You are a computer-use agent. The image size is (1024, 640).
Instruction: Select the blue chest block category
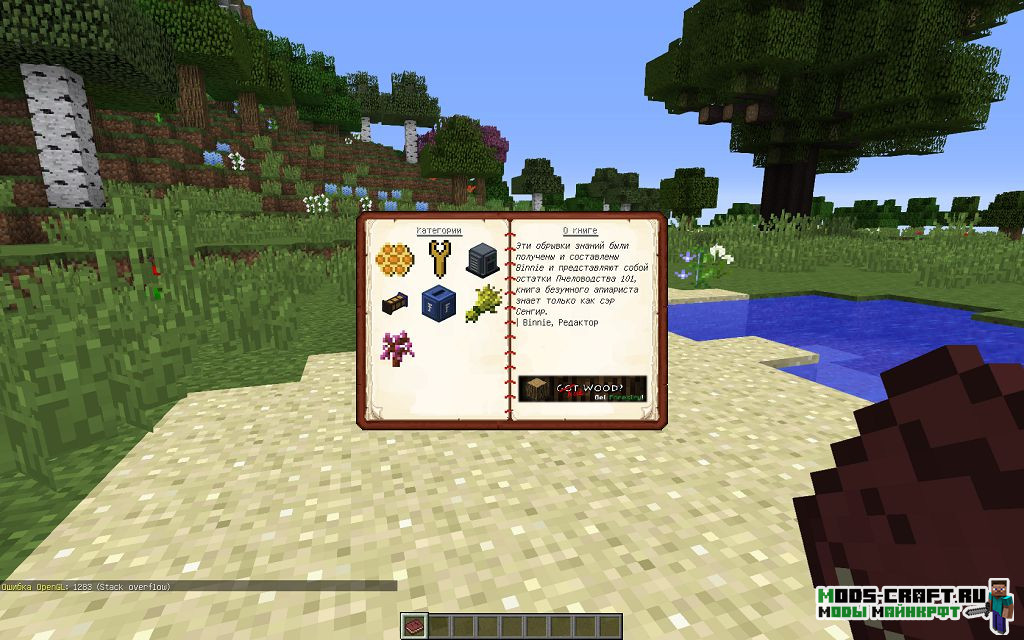coord(437,301)
